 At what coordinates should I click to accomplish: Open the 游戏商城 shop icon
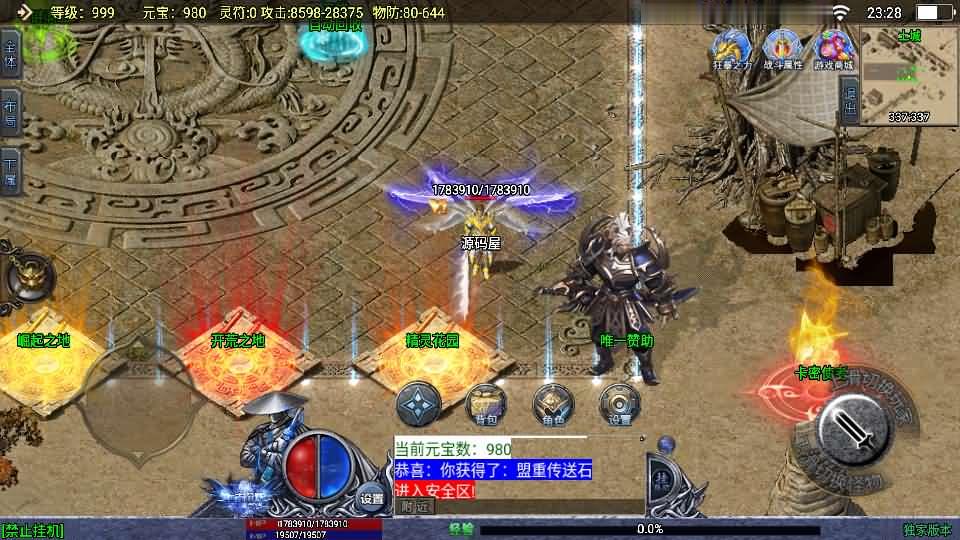[x=834, y=48]
